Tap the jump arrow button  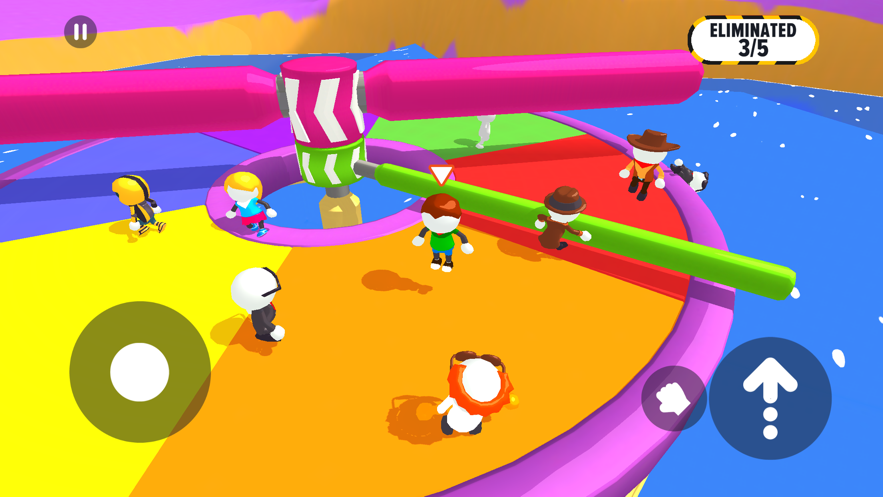click(770, 398)
